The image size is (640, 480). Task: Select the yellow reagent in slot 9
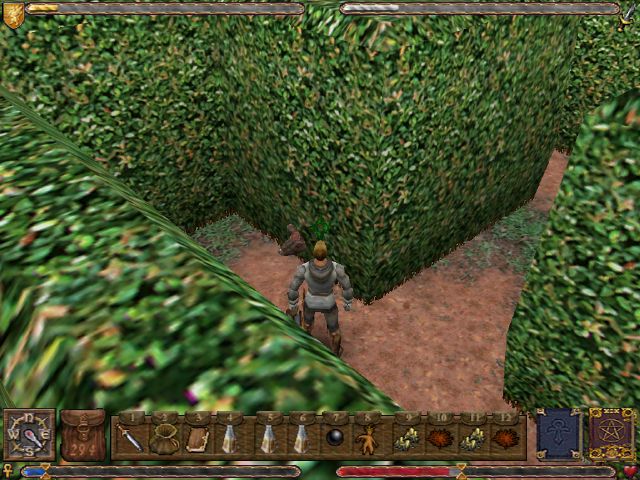pos(404,437)
